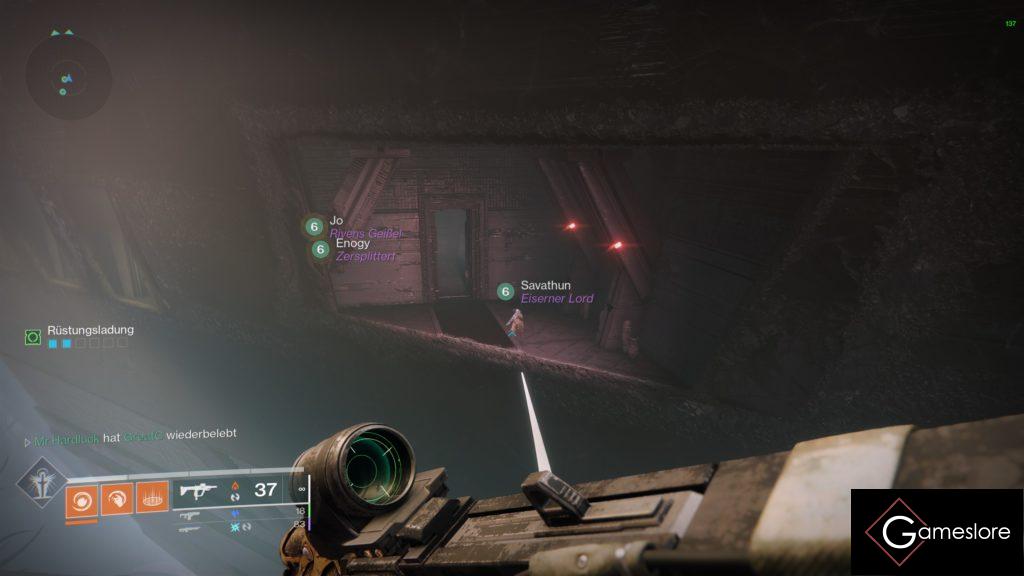Click the circular radar in the corner
Viewport: 1024px width, 576px height.
coord(68,77)
